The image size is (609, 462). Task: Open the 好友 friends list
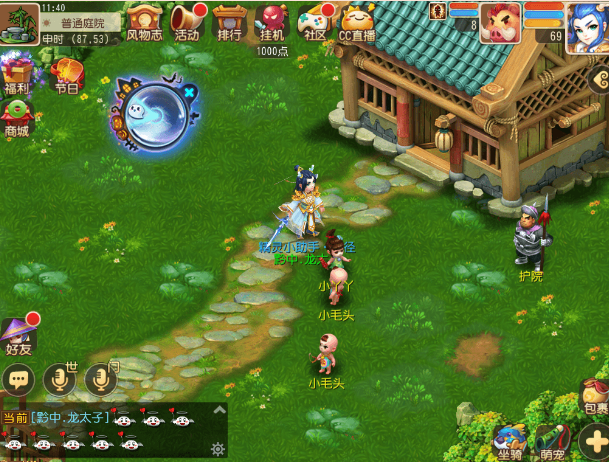19,335
